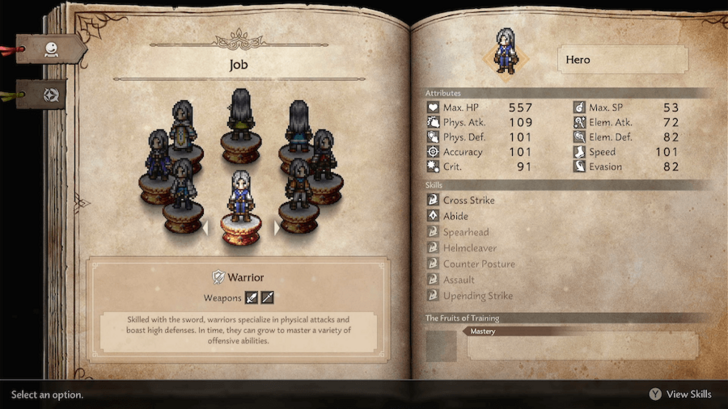Select the locked Spearhead skill
Image resolution: width=728 pixels, height=409 pixels.
pyautogui.click(x=465, y=232)
